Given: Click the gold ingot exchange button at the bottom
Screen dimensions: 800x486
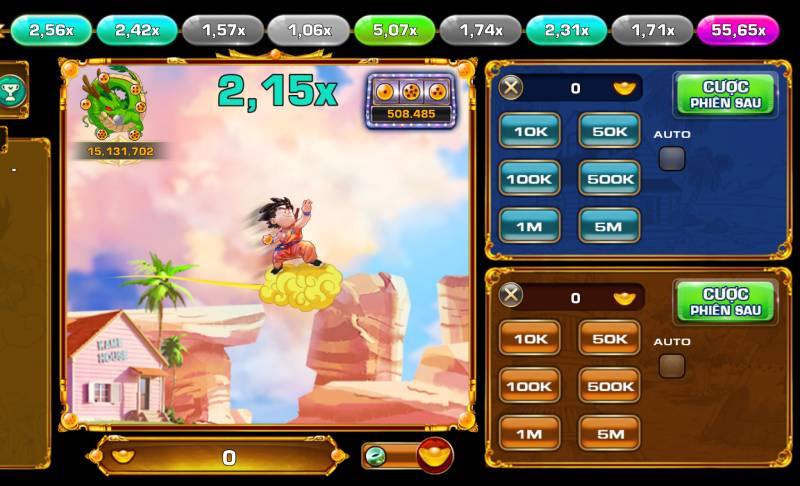Looking at the screenshot, I should click(x=434, y=456).
